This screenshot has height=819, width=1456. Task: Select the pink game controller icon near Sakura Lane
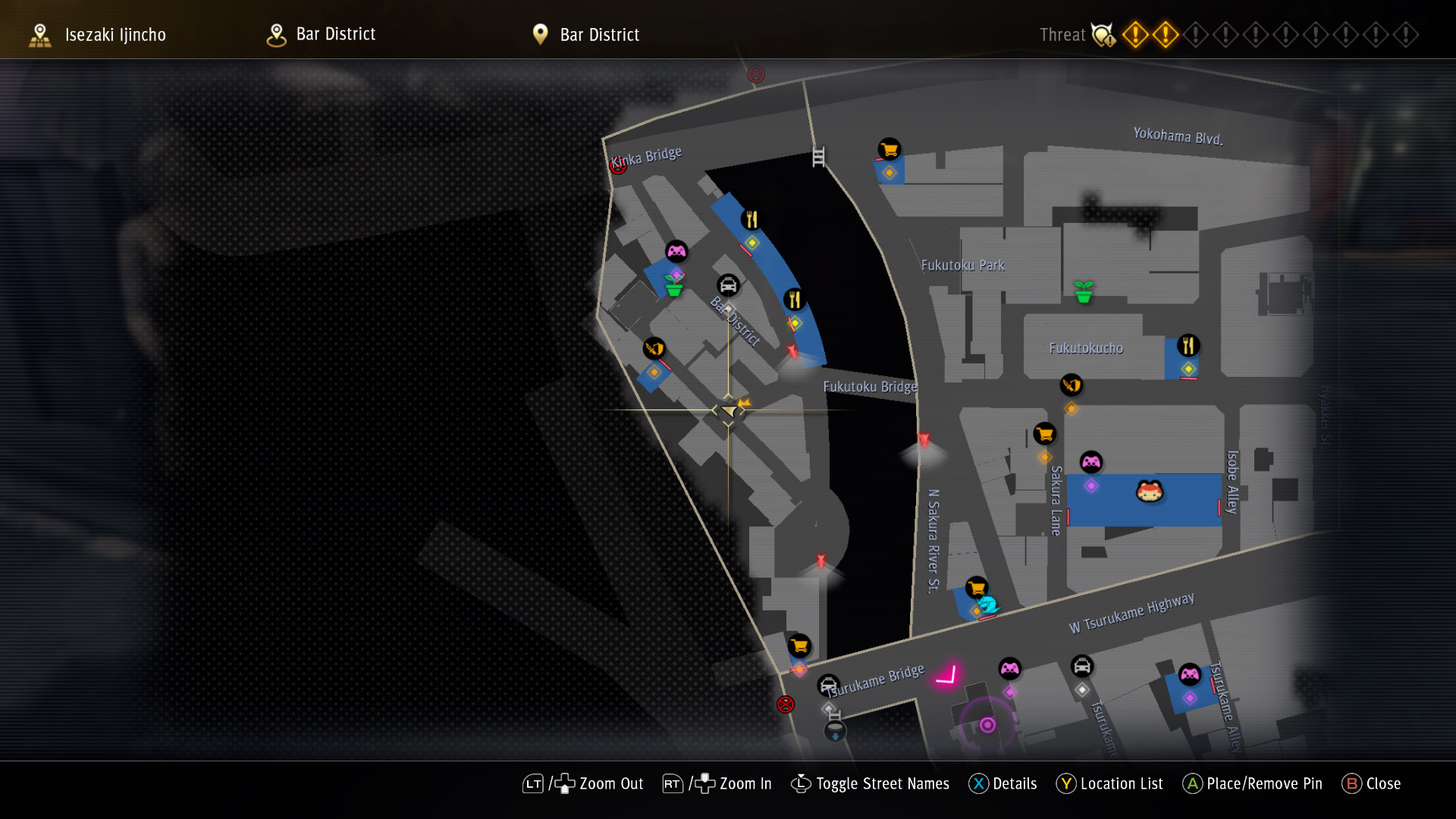pyautogui.click(x=1090, y=460)
